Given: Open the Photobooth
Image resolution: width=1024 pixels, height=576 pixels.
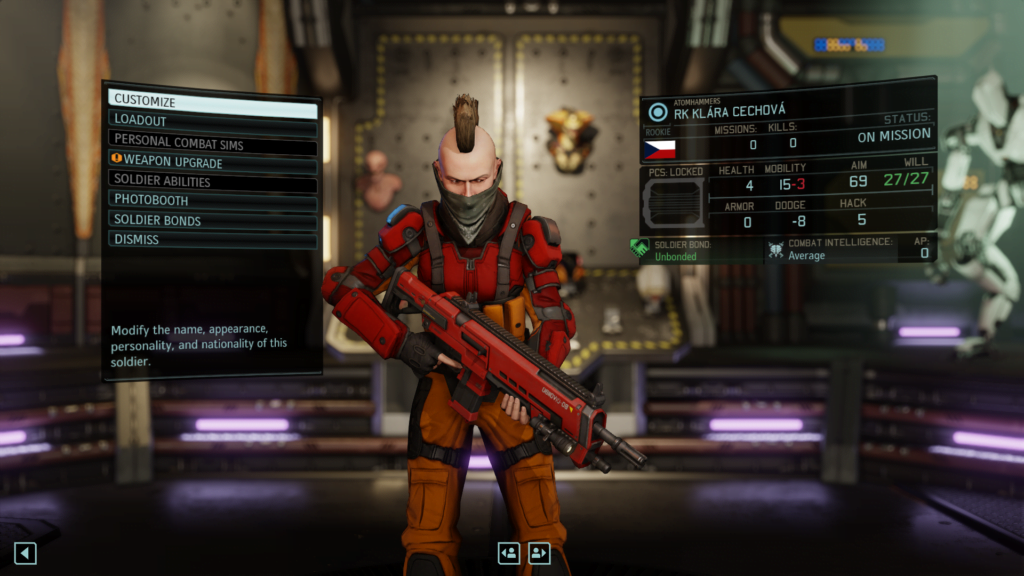Looking at the screenshot, I should (212, 201).
